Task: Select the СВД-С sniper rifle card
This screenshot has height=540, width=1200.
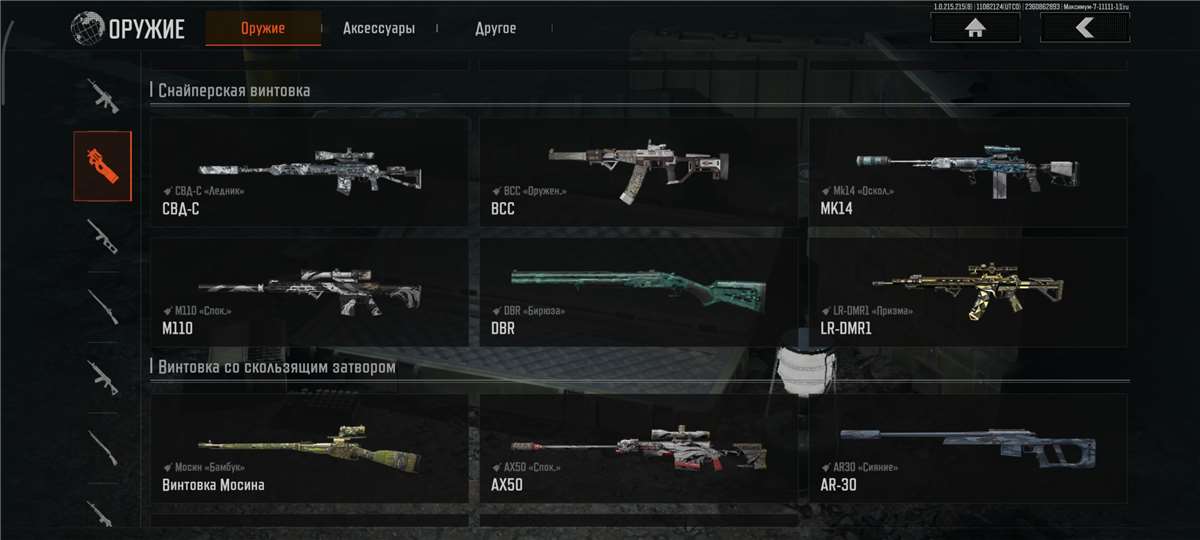Action: click(309, 172)
